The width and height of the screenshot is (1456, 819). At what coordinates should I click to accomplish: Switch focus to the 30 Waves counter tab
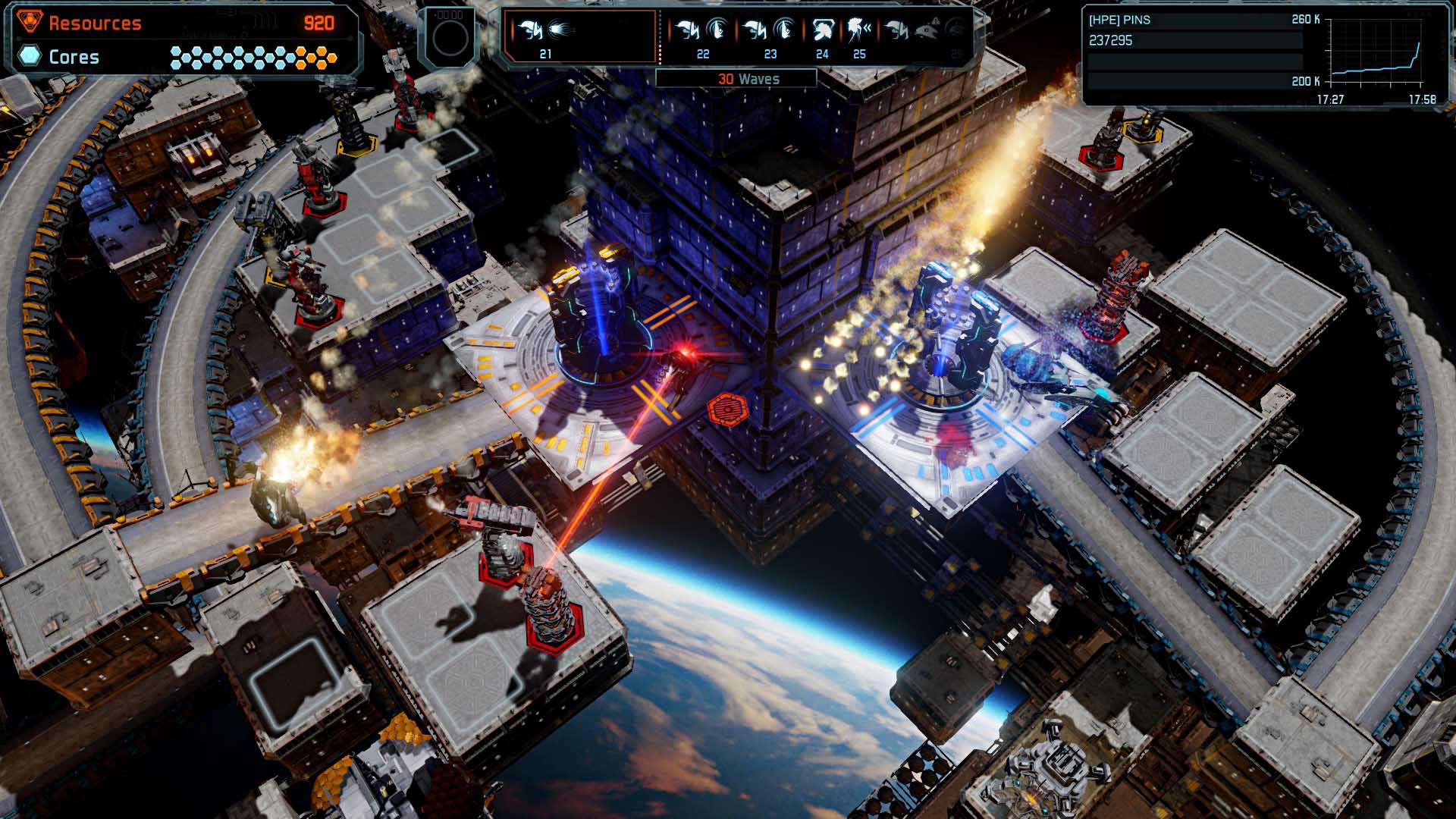click(x=749, y=78)
